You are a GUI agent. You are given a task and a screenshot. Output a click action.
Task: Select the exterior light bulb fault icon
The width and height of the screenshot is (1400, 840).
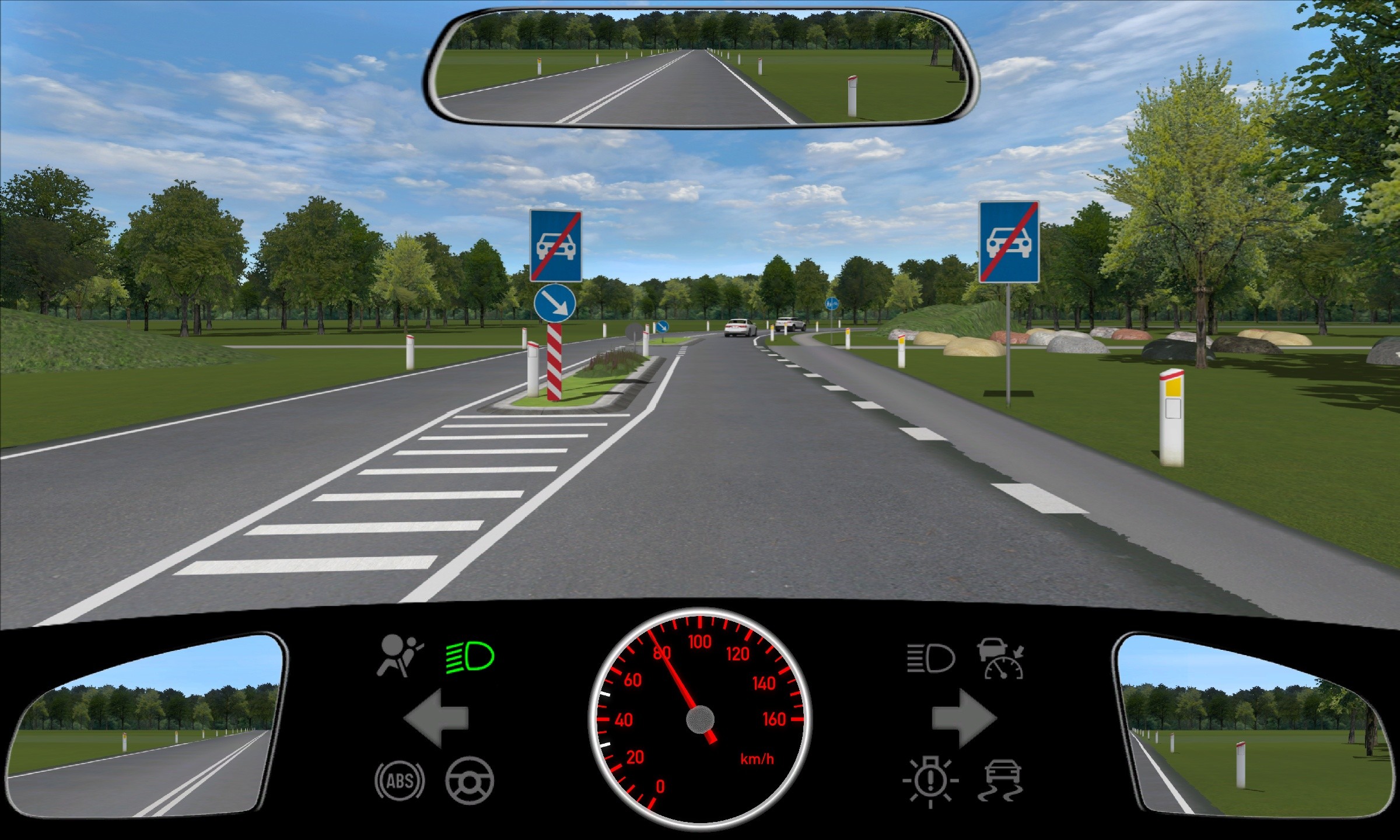click(930, 781)
